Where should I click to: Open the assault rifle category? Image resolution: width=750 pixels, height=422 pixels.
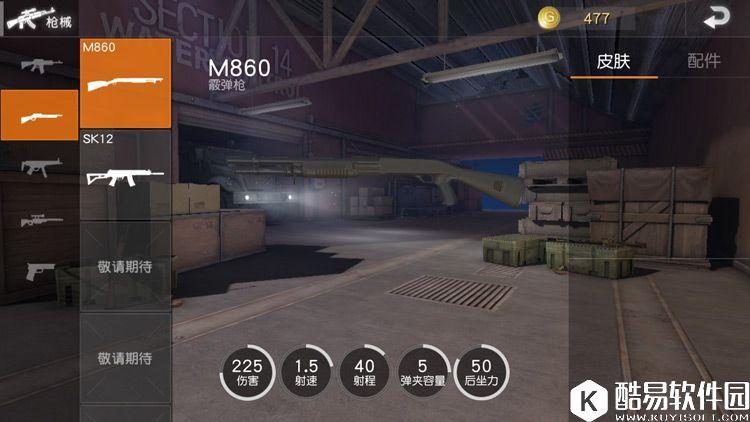[40, 65]
